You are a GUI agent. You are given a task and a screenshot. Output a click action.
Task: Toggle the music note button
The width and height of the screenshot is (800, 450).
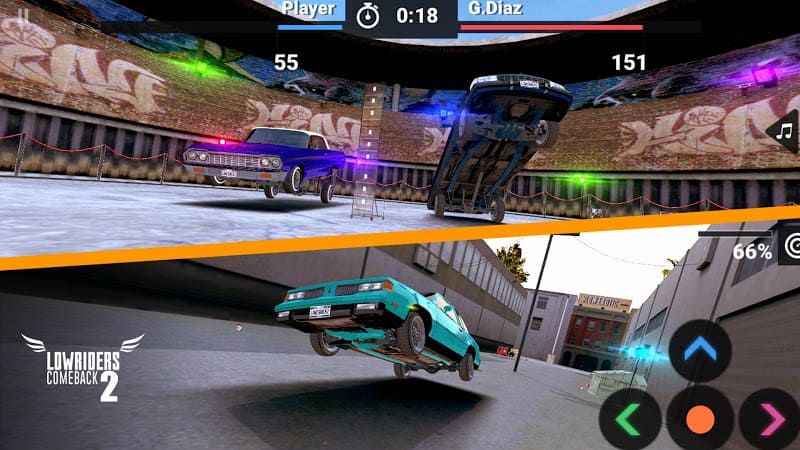(x=782, y=131)
